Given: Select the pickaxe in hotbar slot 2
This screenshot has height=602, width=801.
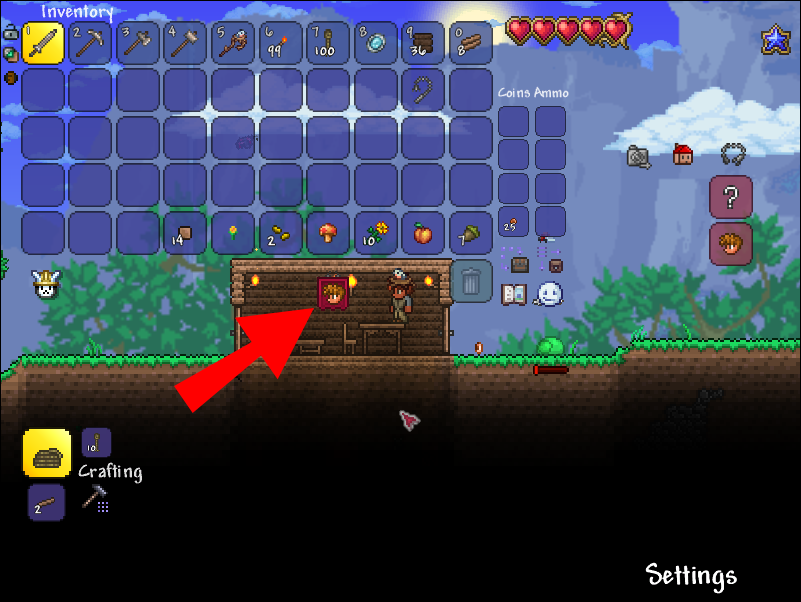Looking at the screenshot, I should 91,43.
